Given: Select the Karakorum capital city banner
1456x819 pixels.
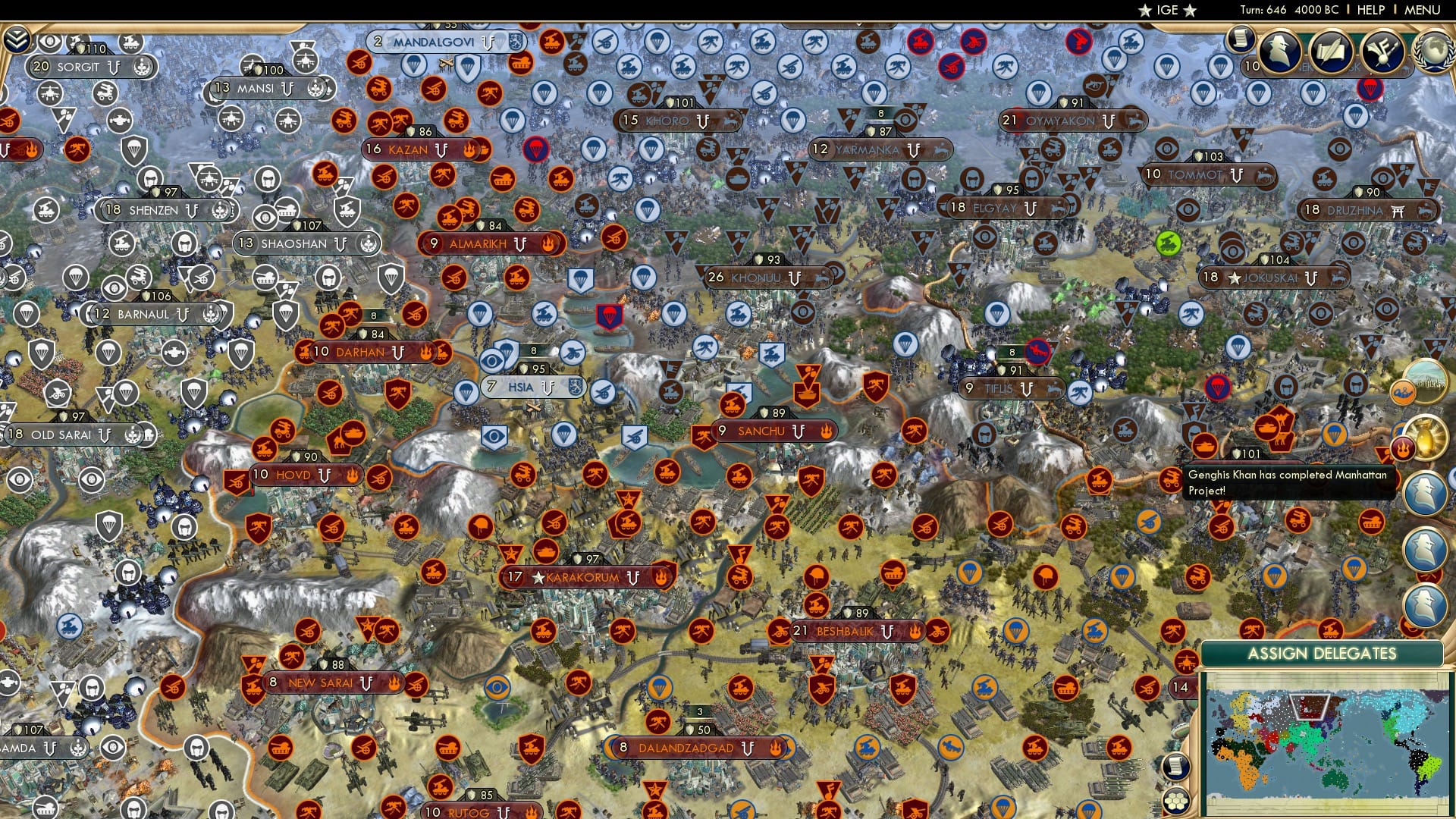Looking at the screenshot, I should [x=588, y=576].
